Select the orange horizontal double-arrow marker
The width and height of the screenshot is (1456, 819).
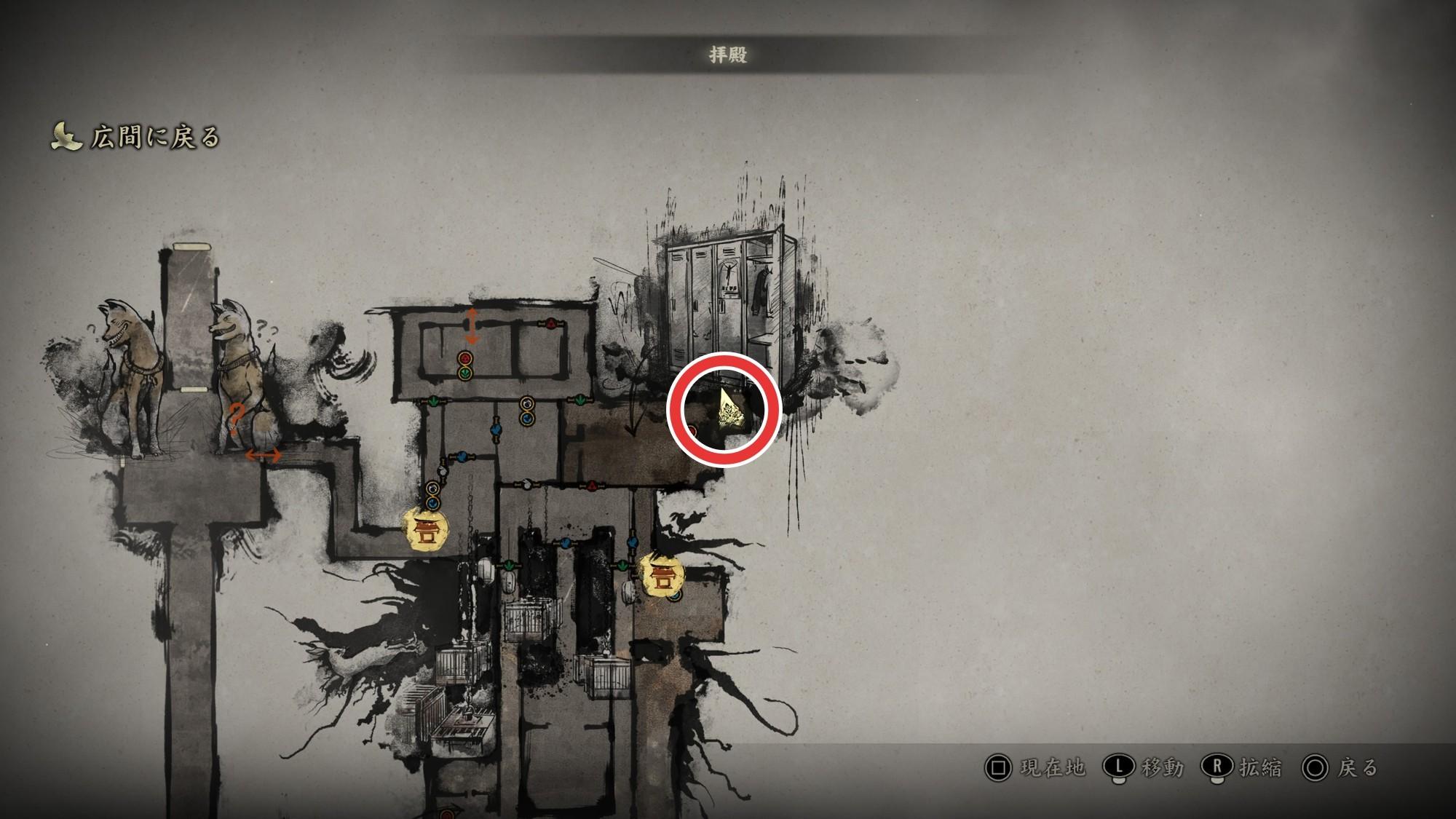point(263,456)
